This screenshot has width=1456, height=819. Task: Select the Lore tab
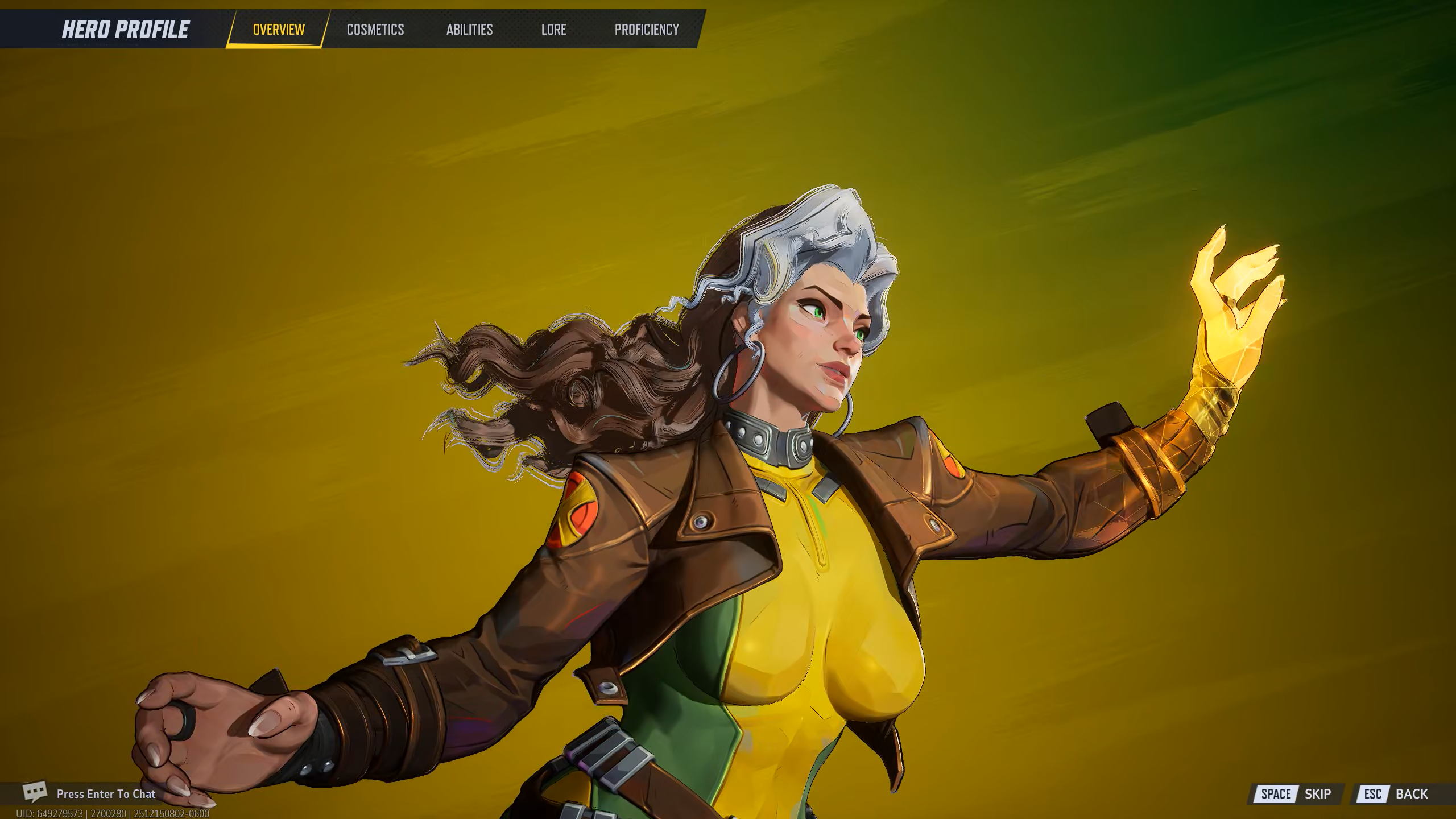553,30
